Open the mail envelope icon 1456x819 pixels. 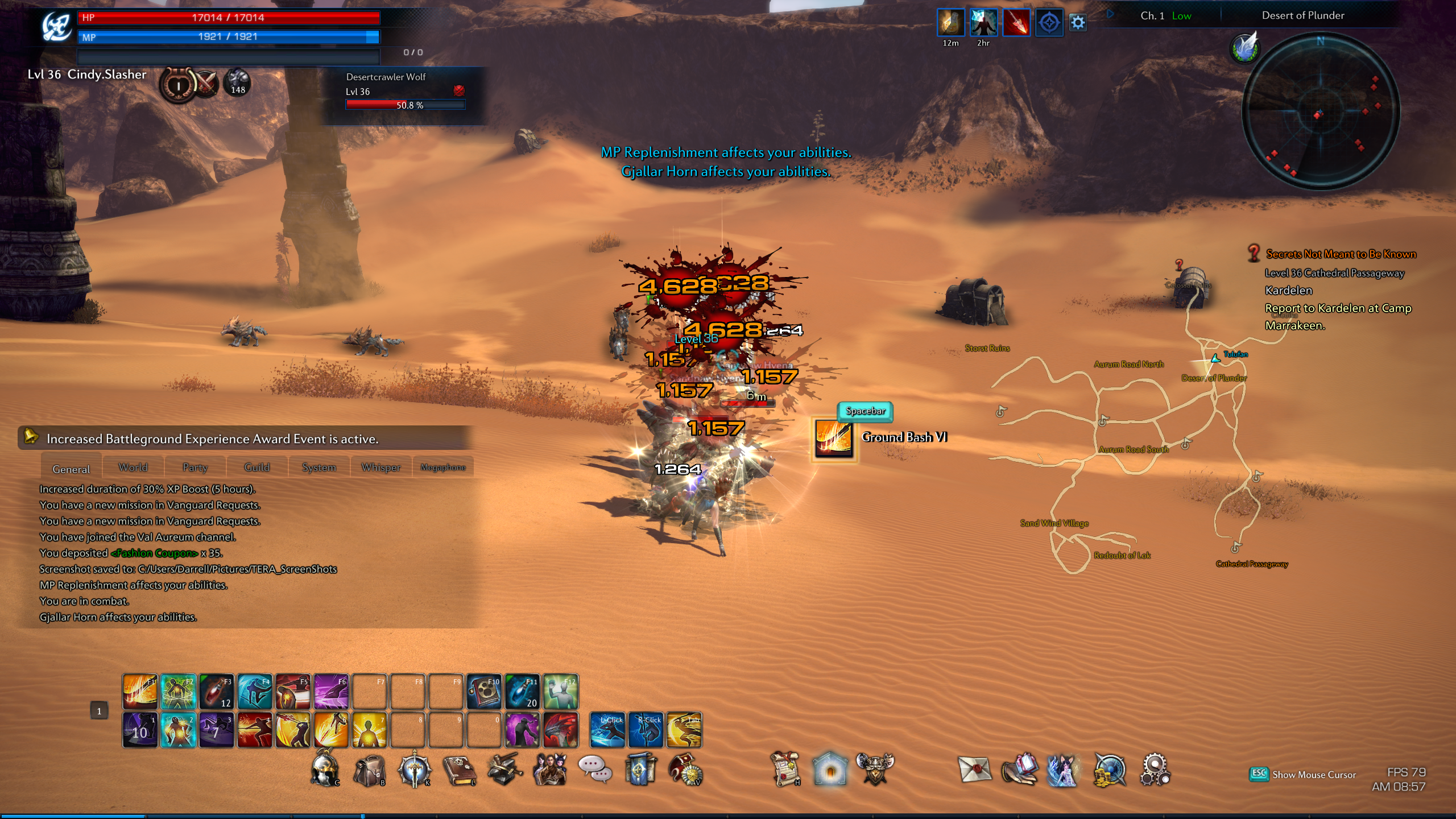[x=974, y=770]
